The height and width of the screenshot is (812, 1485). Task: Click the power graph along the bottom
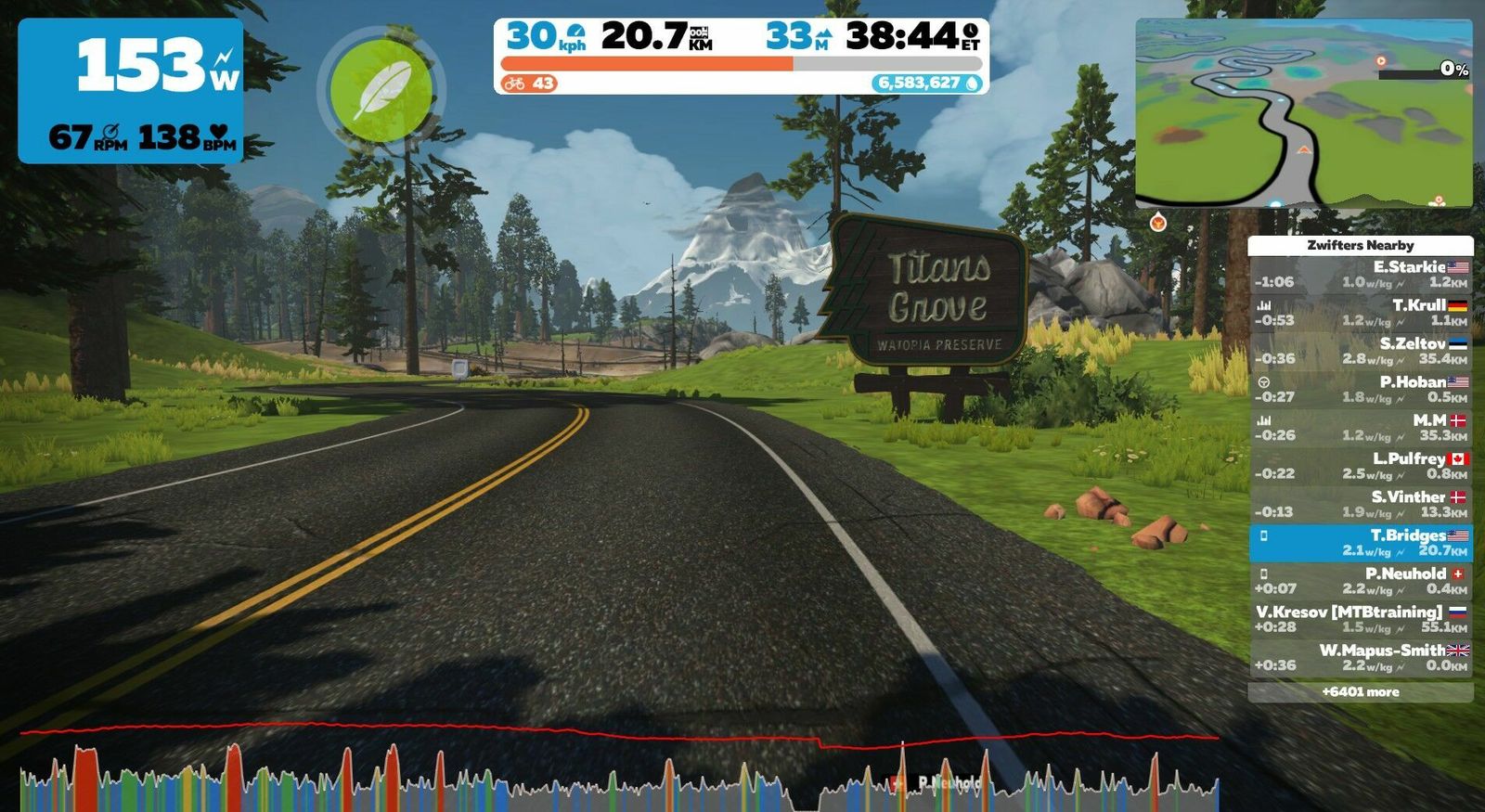click(x=618, y=770)
